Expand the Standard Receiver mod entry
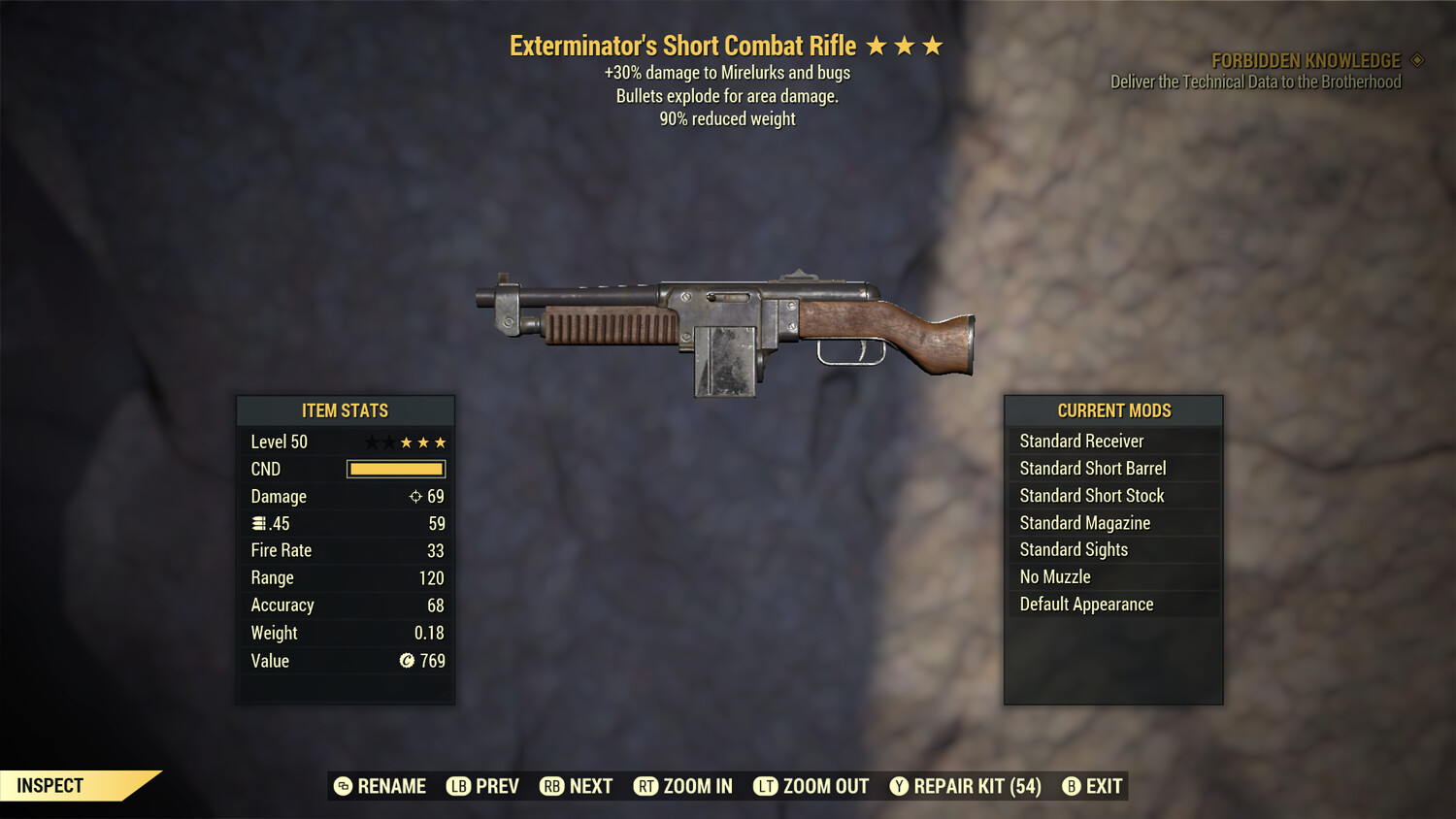This screenshot has height=819, width=1456. [x=1112, y=441]
